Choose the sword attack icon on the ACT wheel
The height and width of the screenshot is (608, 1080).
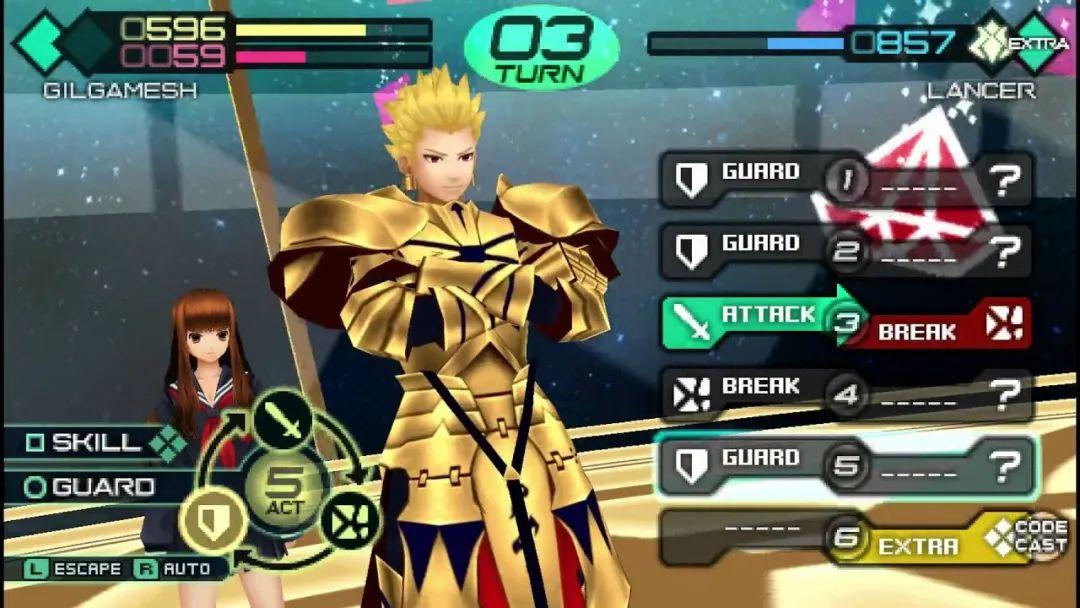click(282, 421)
